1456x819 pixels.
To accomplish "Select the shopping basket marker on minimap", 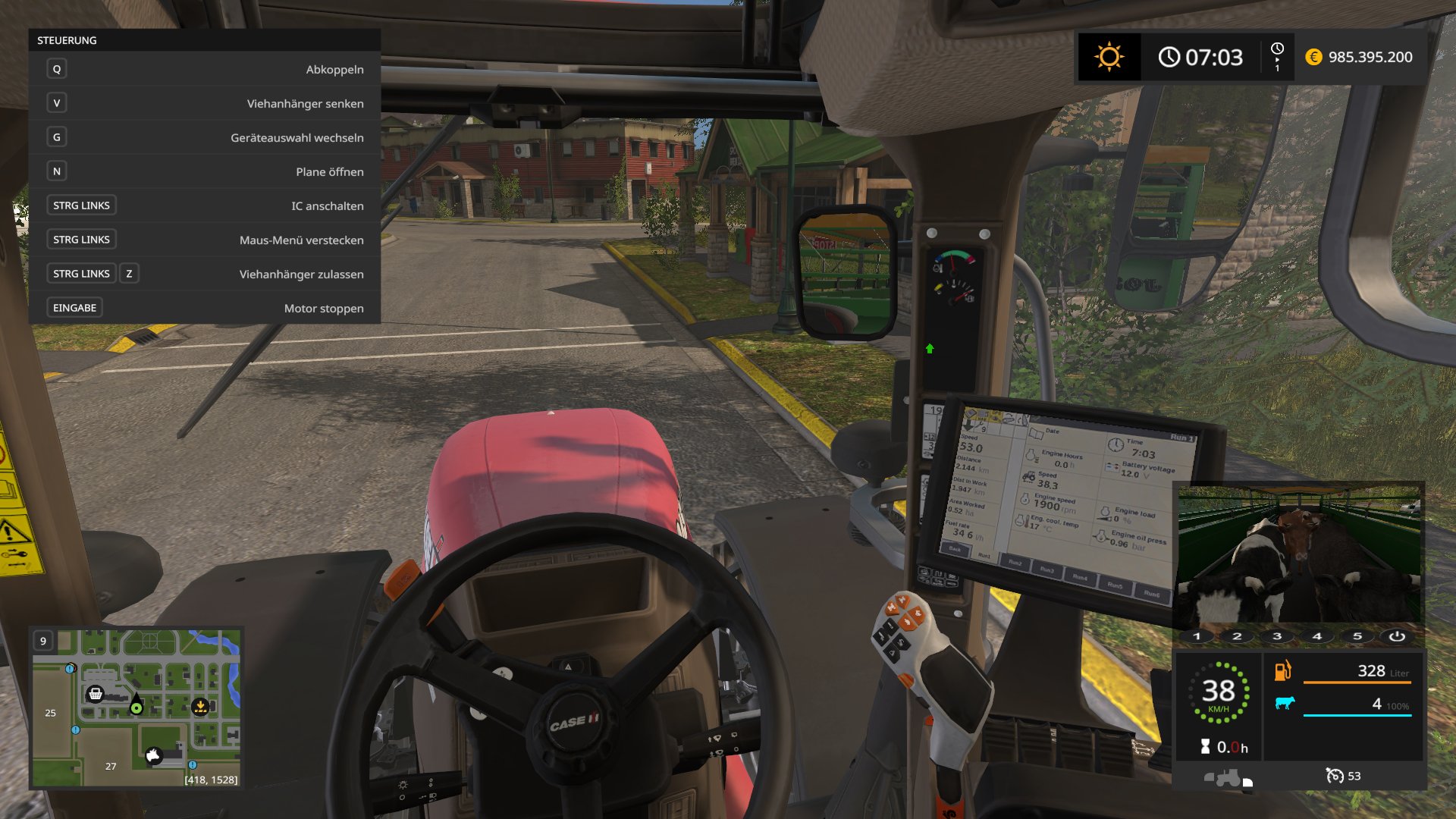I will pos(96,694).
